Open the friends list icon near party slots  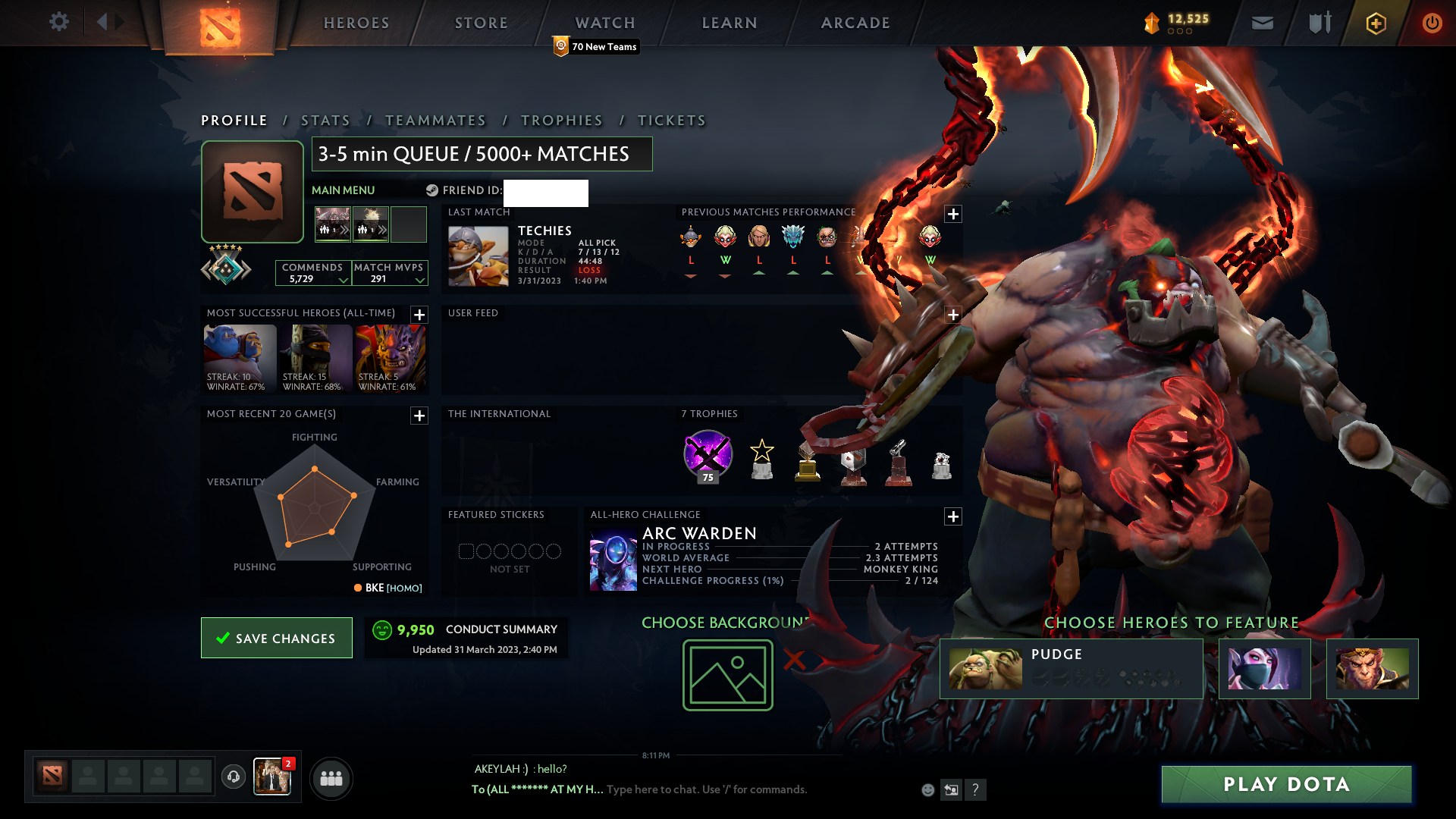click(330, 778)
